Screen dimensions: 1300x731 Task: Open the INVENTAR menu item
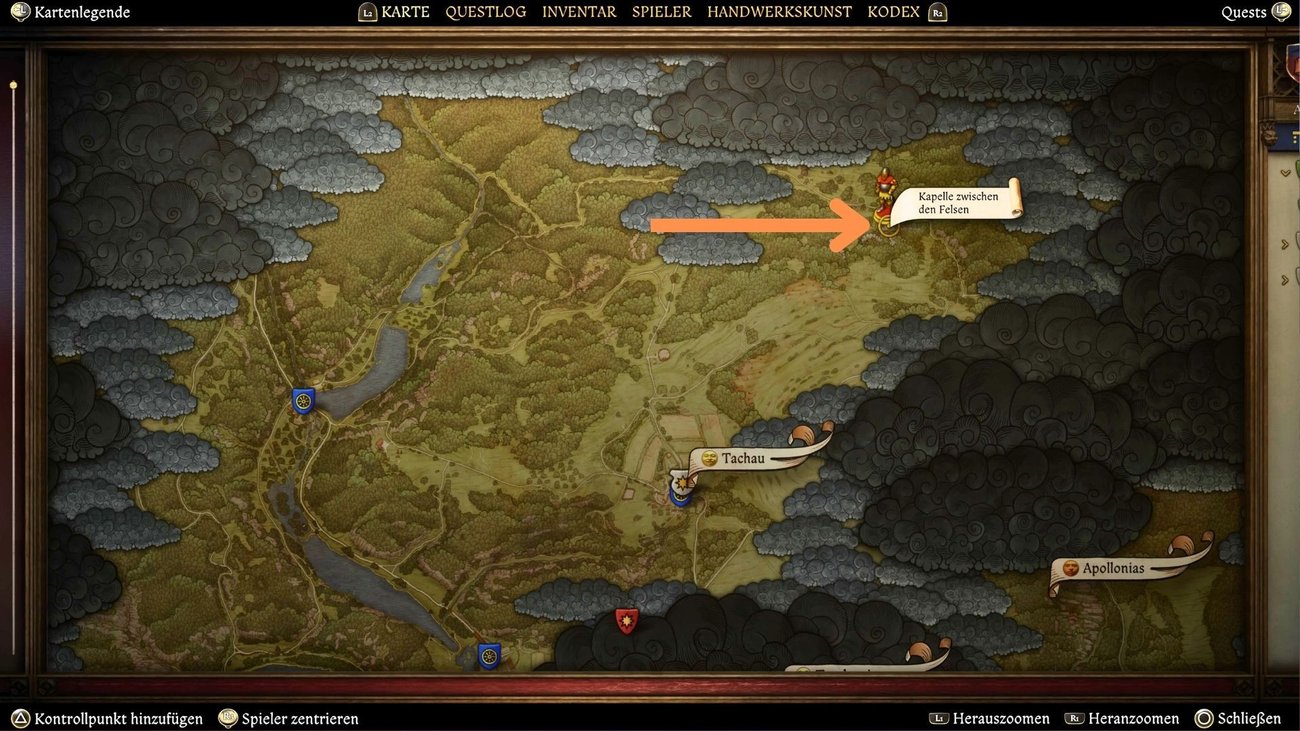point(579,12)
